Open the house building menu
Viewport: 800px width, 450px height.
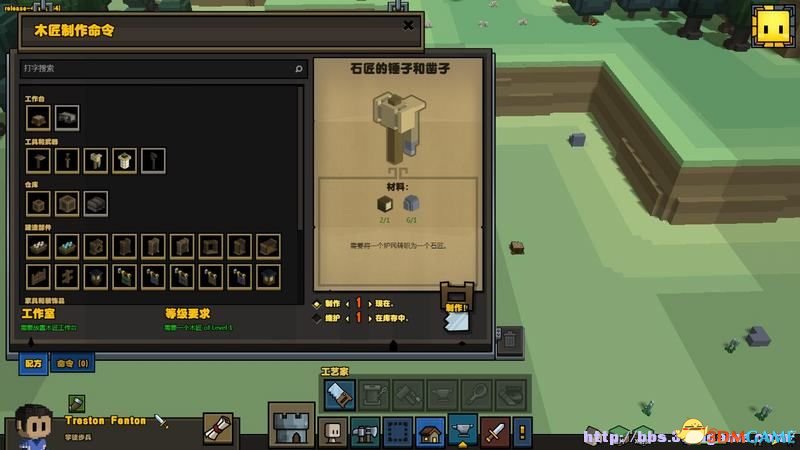click(x=430, y=432)
